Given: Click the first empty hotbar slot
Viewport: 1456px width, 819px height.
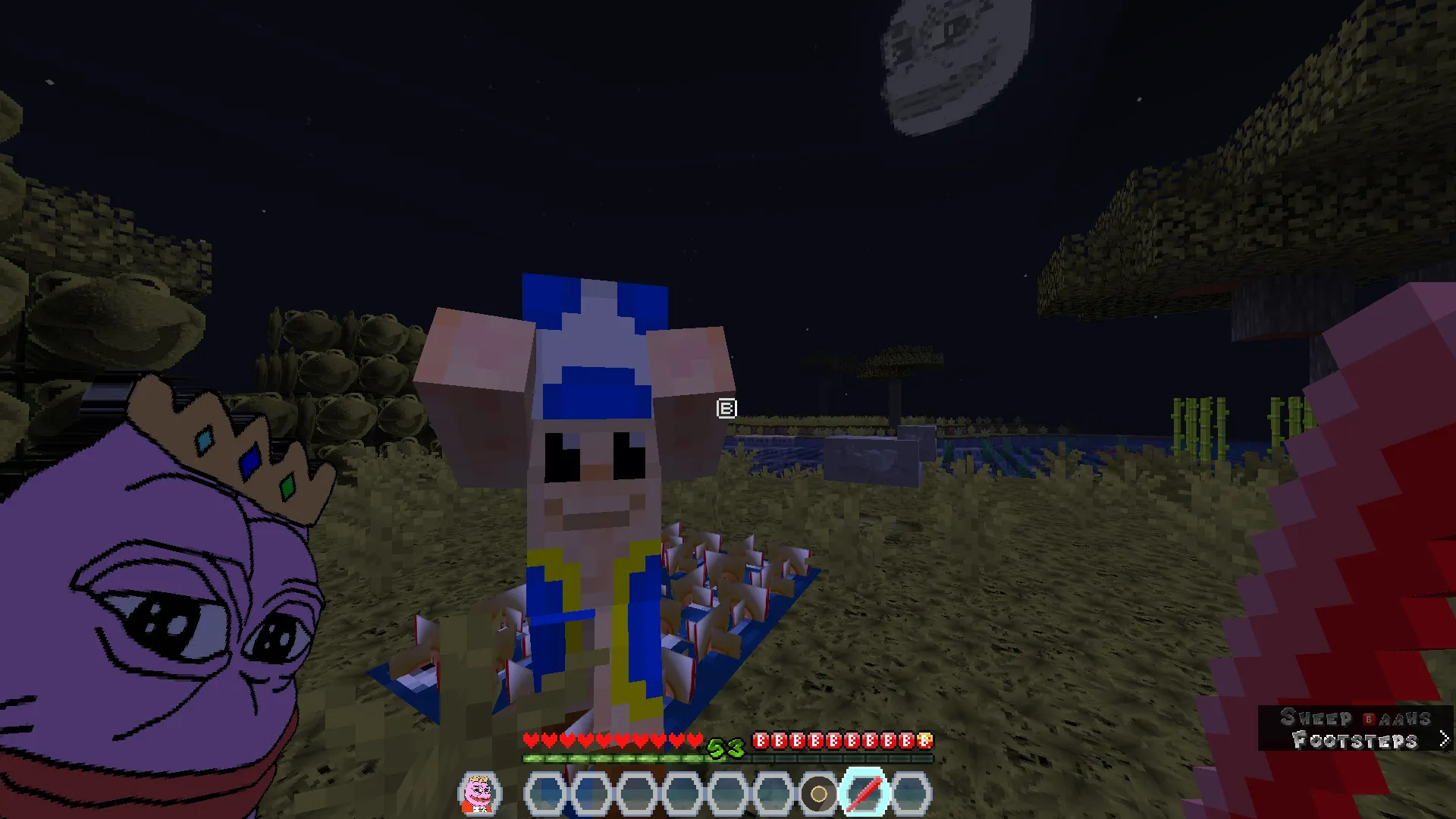Looking at the screenshot, I should click(x=547, y=792).
